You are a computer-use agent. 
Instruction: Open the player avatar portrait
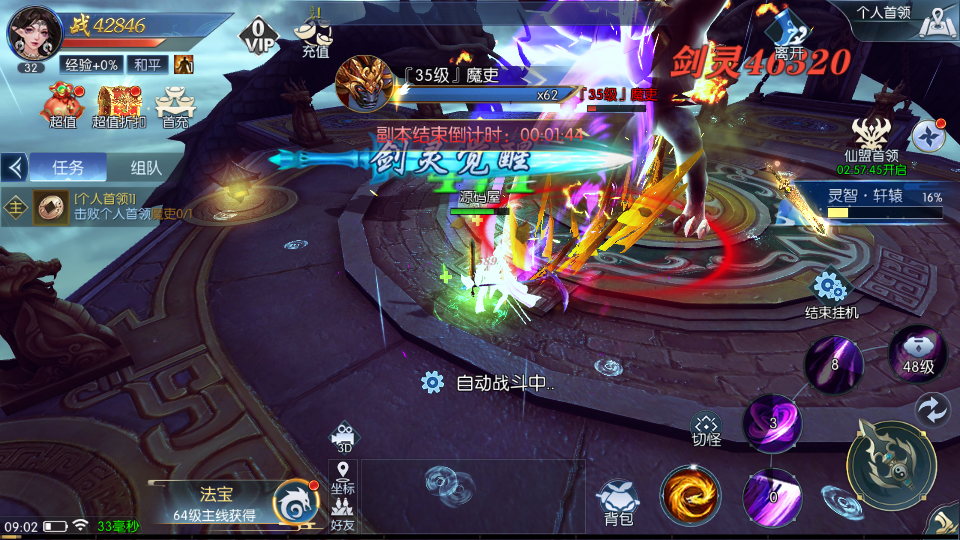[34, 35]
